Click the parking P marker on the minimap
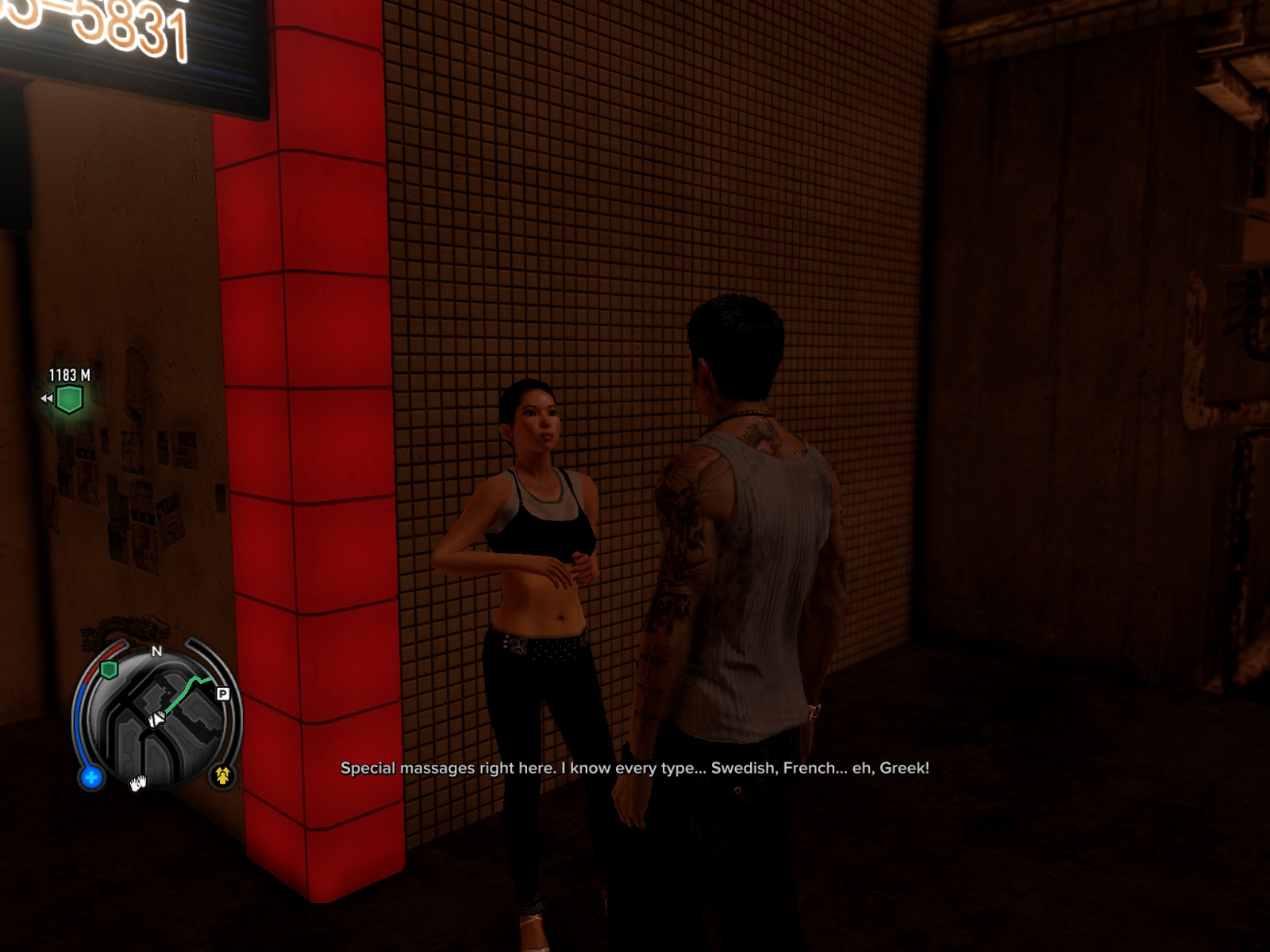1270x952 pixels. click(x=223, y=693)
